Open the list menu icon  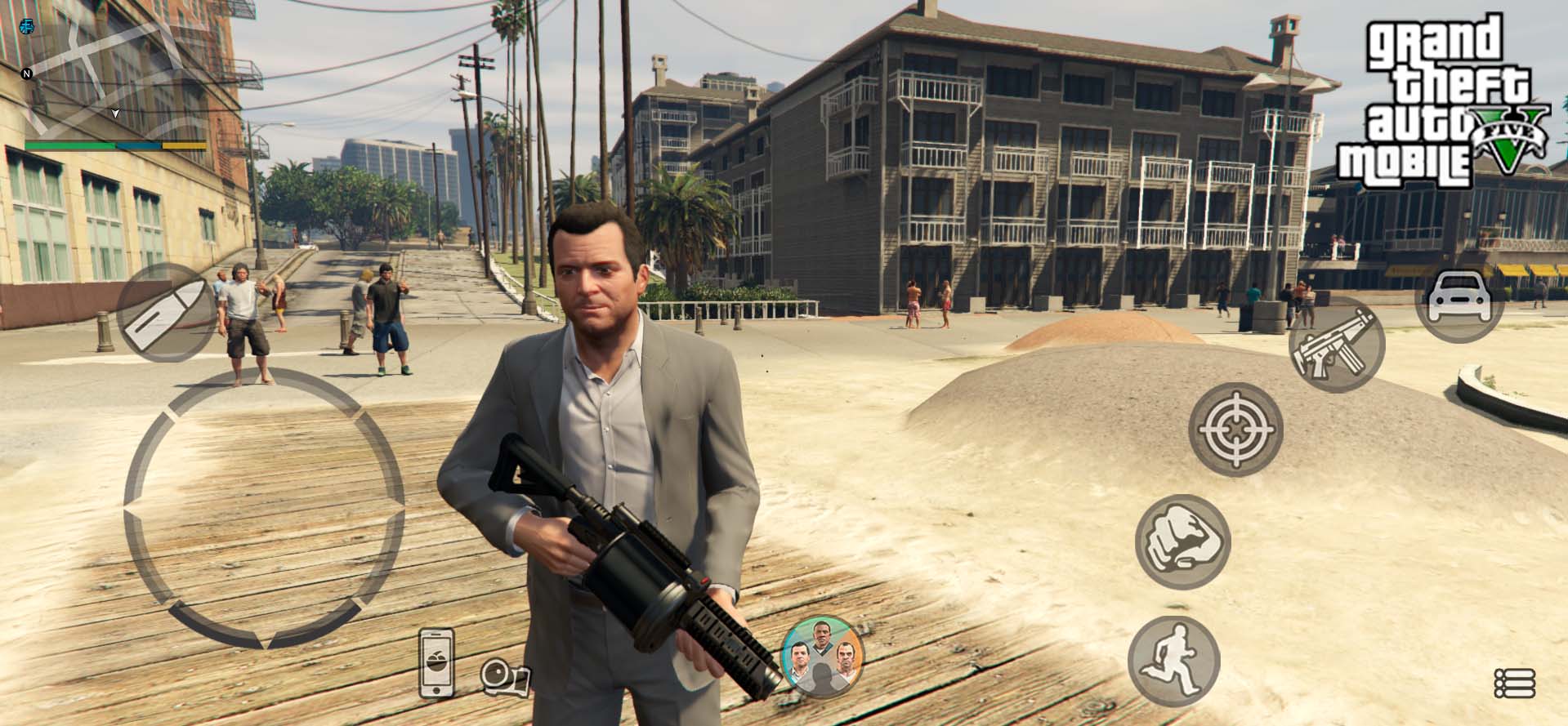[x=1514, y=683]
